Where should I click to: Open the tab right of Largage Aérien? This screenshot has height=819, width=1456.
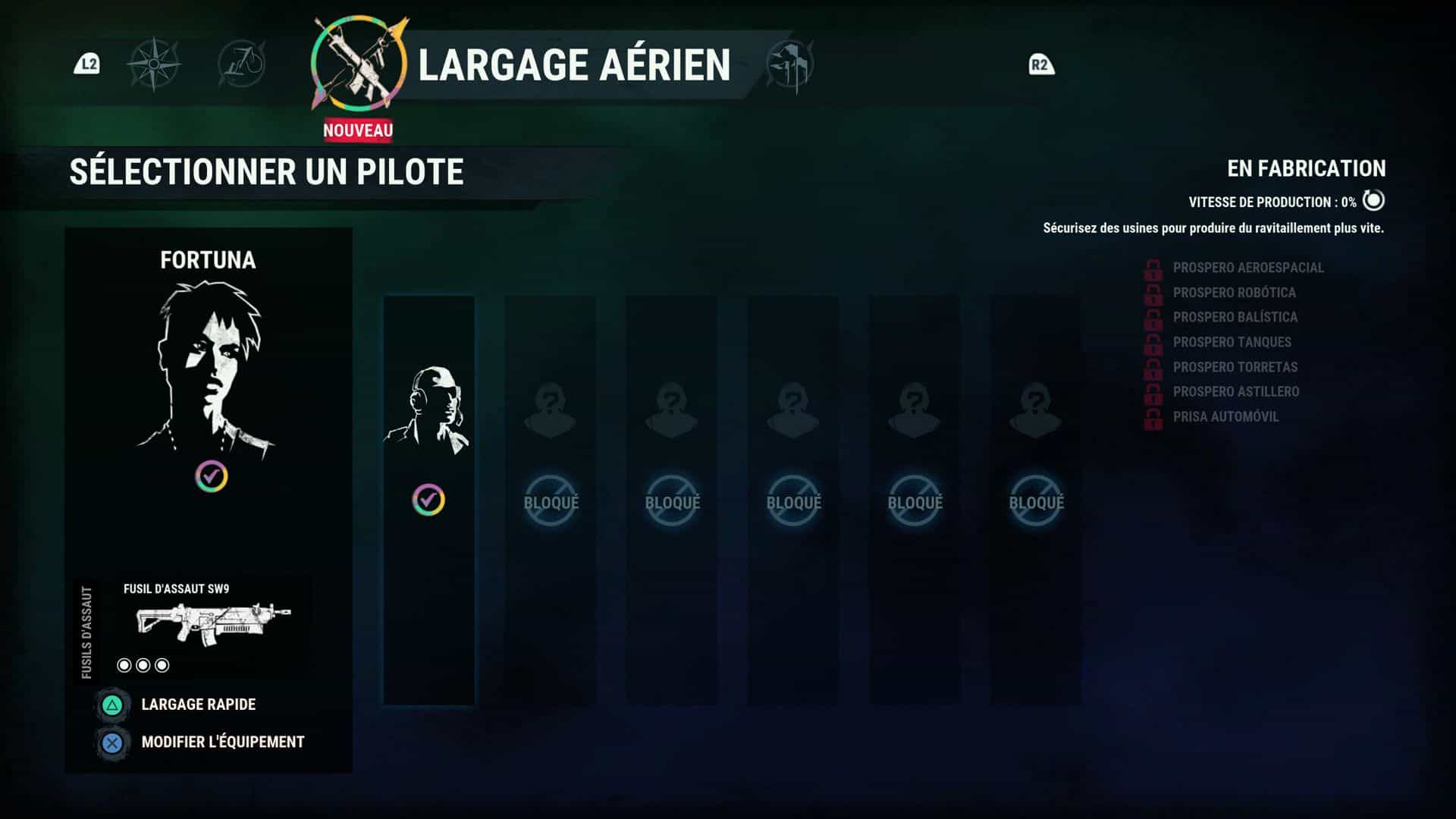pyautogui.click(x=789, y=65)
